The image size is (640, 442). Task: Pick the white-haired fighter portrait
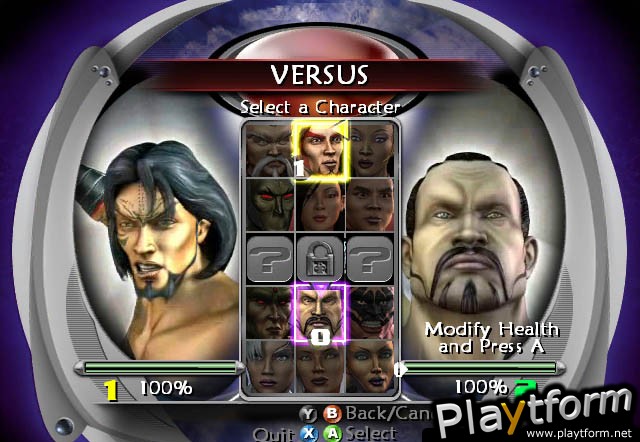pos(268,363)
